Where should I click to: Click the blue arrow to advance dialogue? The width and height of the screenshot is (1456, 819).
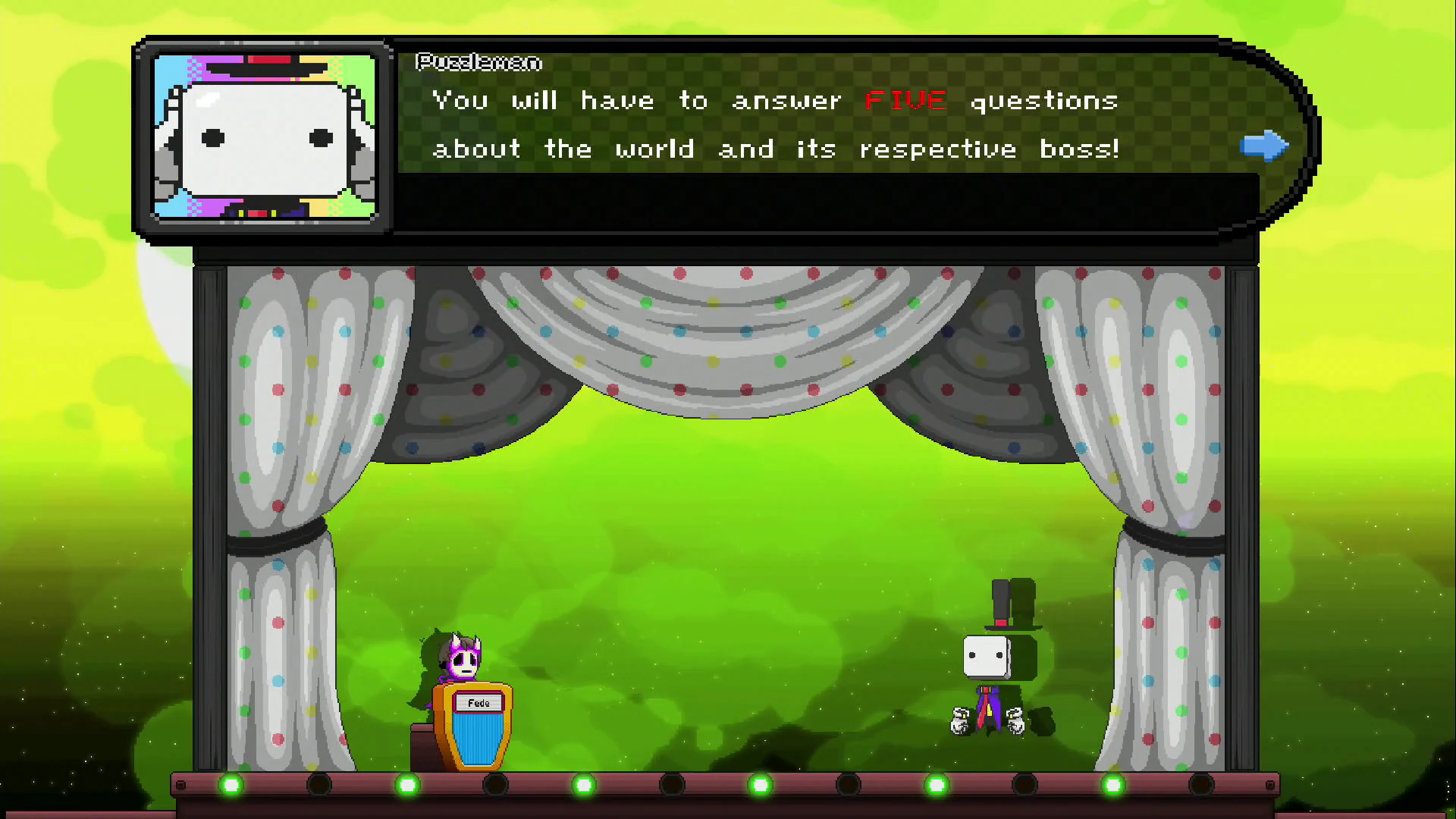[x=1263, y=146]
